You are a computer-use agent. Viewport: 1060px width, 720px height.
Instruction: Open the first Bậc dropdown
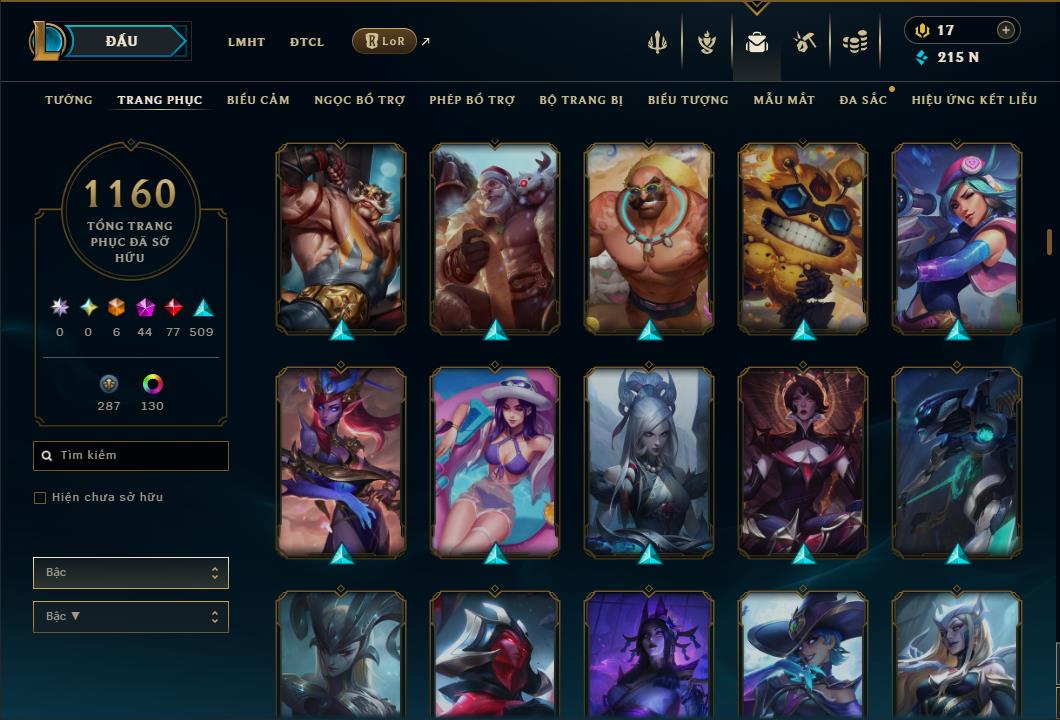(x=130, y=573)
